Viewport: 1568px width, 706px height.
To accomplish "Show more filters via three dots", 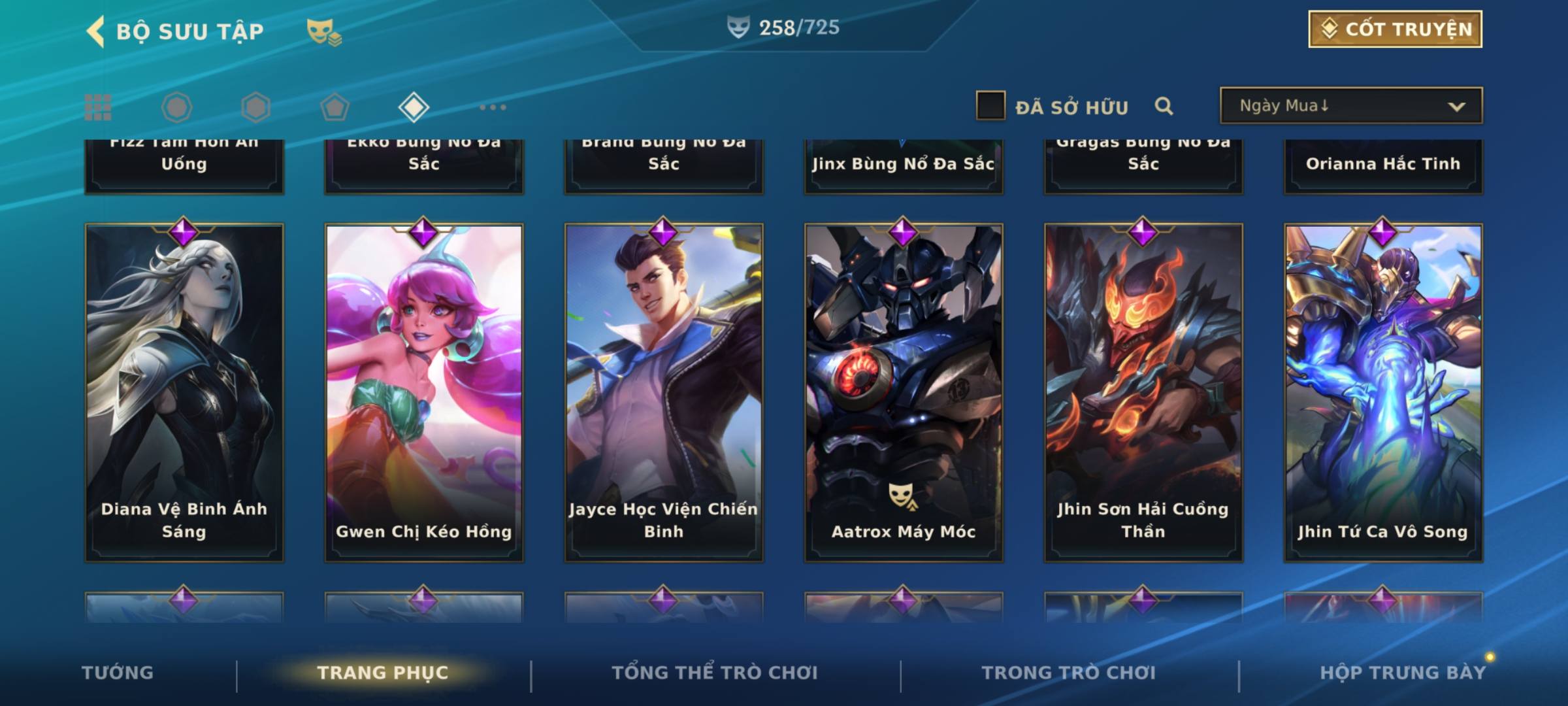I will (x=493, y=107).
